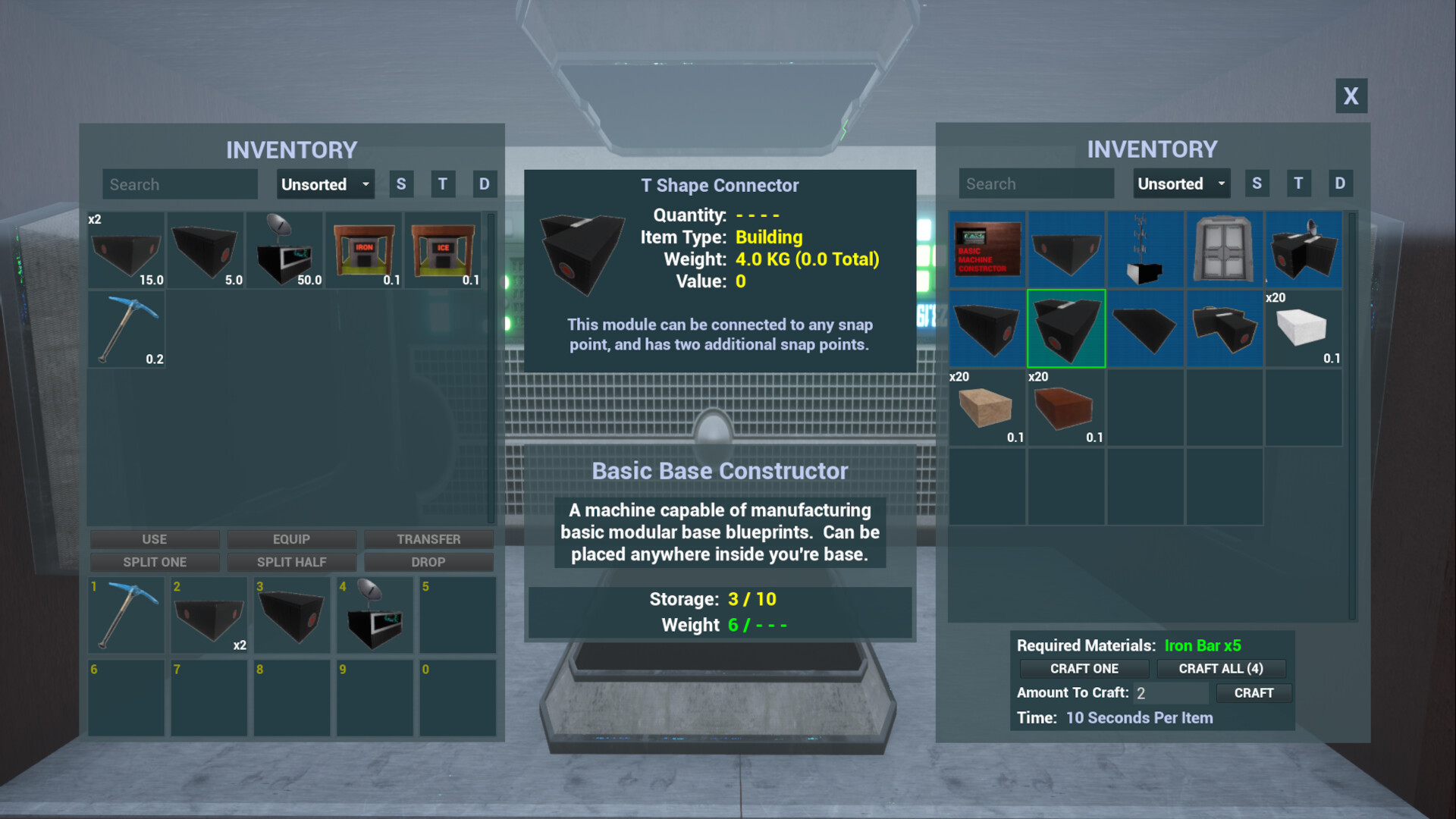1456x819 pixels.
Task: Select the pickaxe in the left inventory
Action: click(126, 328)
